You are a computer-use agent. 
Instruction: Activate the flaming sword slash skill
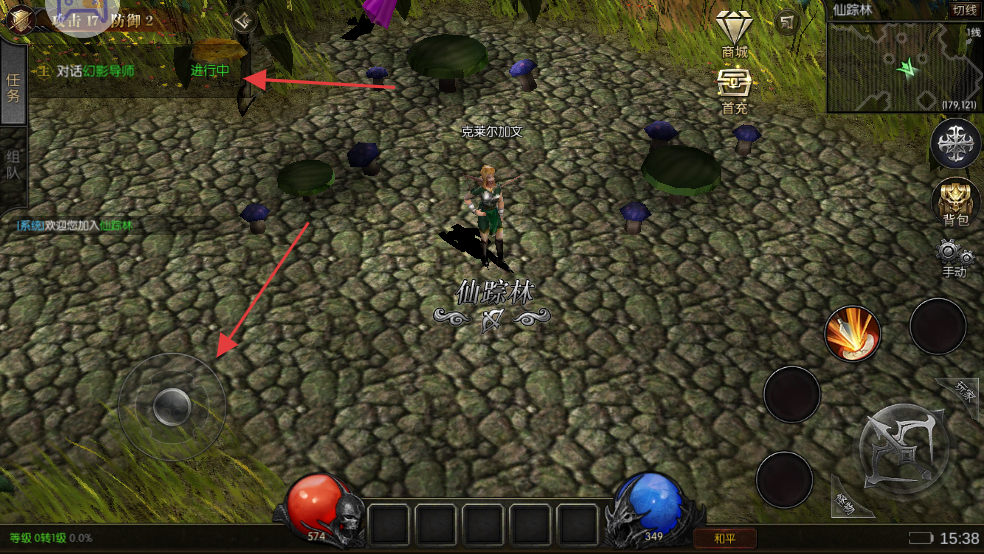tap(852, 334)
